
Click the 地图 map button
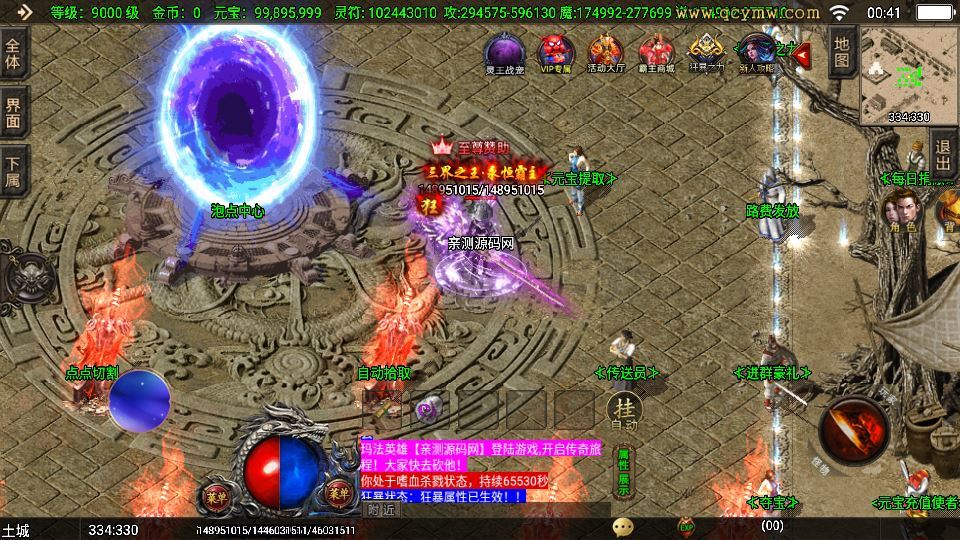click(842, 51)
